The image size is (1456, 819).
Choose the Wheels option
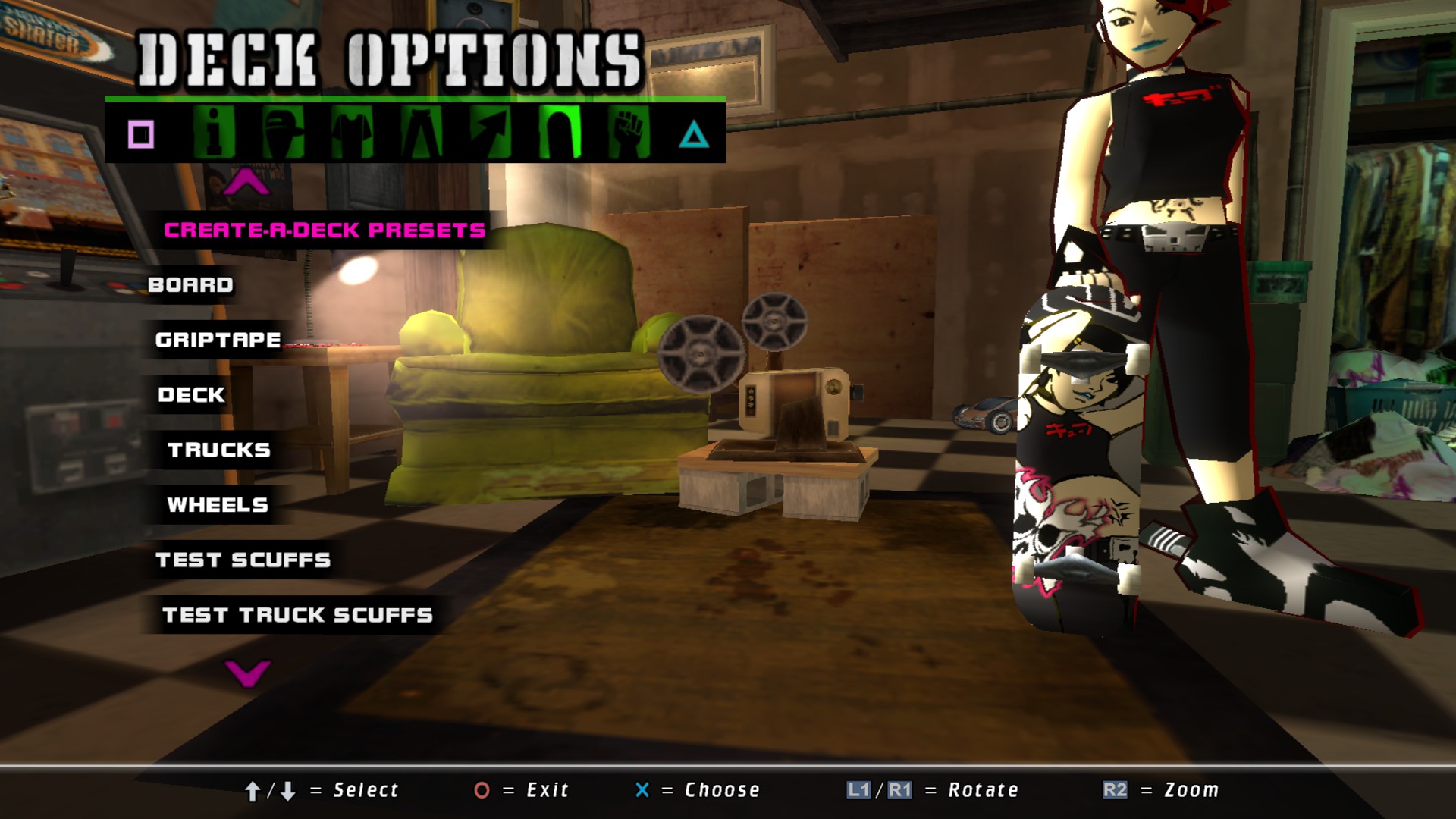click(x=217, y=505)
